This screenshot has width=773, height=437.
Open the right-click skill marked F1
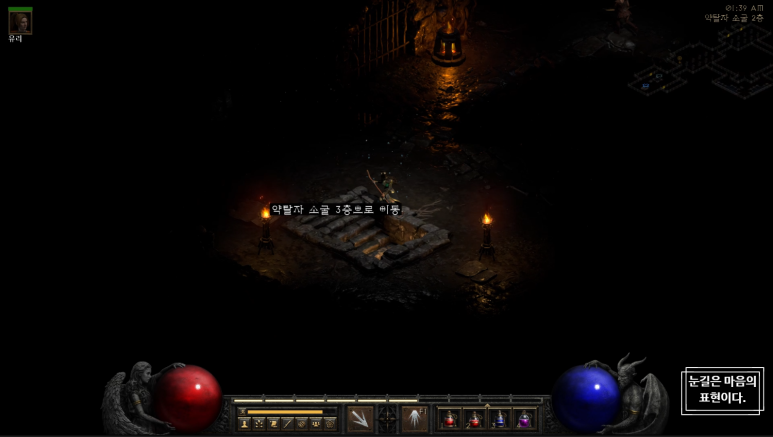pyautogui.click(x=415, y=419)
